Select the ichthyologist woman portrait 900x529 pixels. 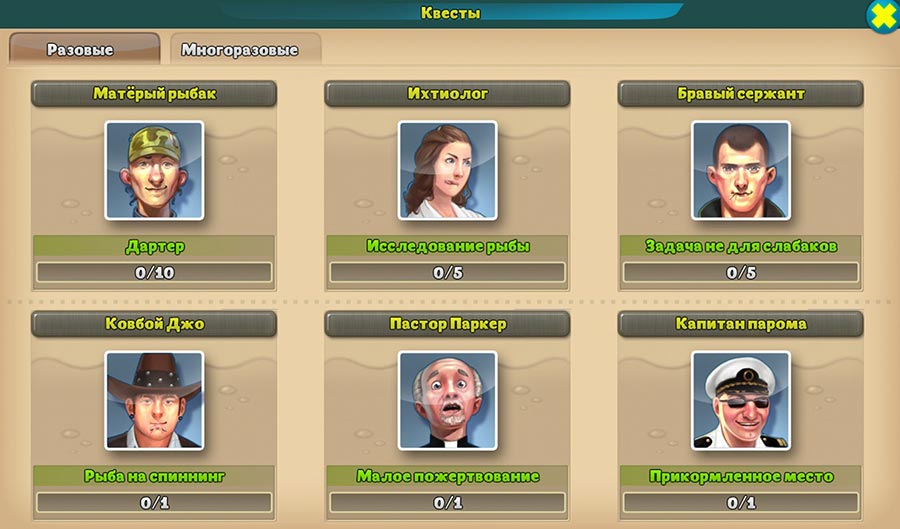[447, 170]
